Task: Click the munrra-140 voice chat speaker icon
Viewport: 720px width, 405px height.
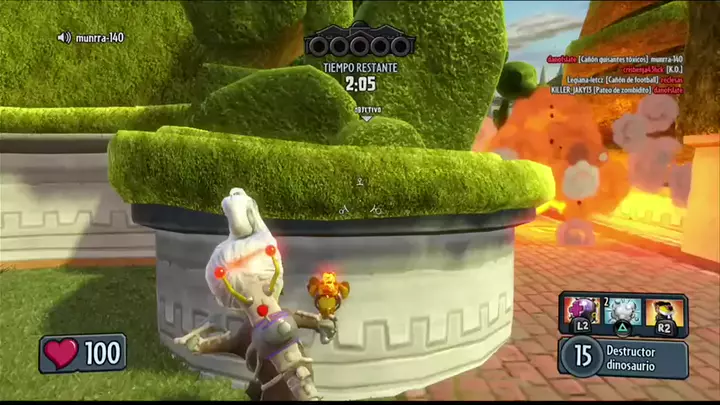Action: click(x=65, y=38)
